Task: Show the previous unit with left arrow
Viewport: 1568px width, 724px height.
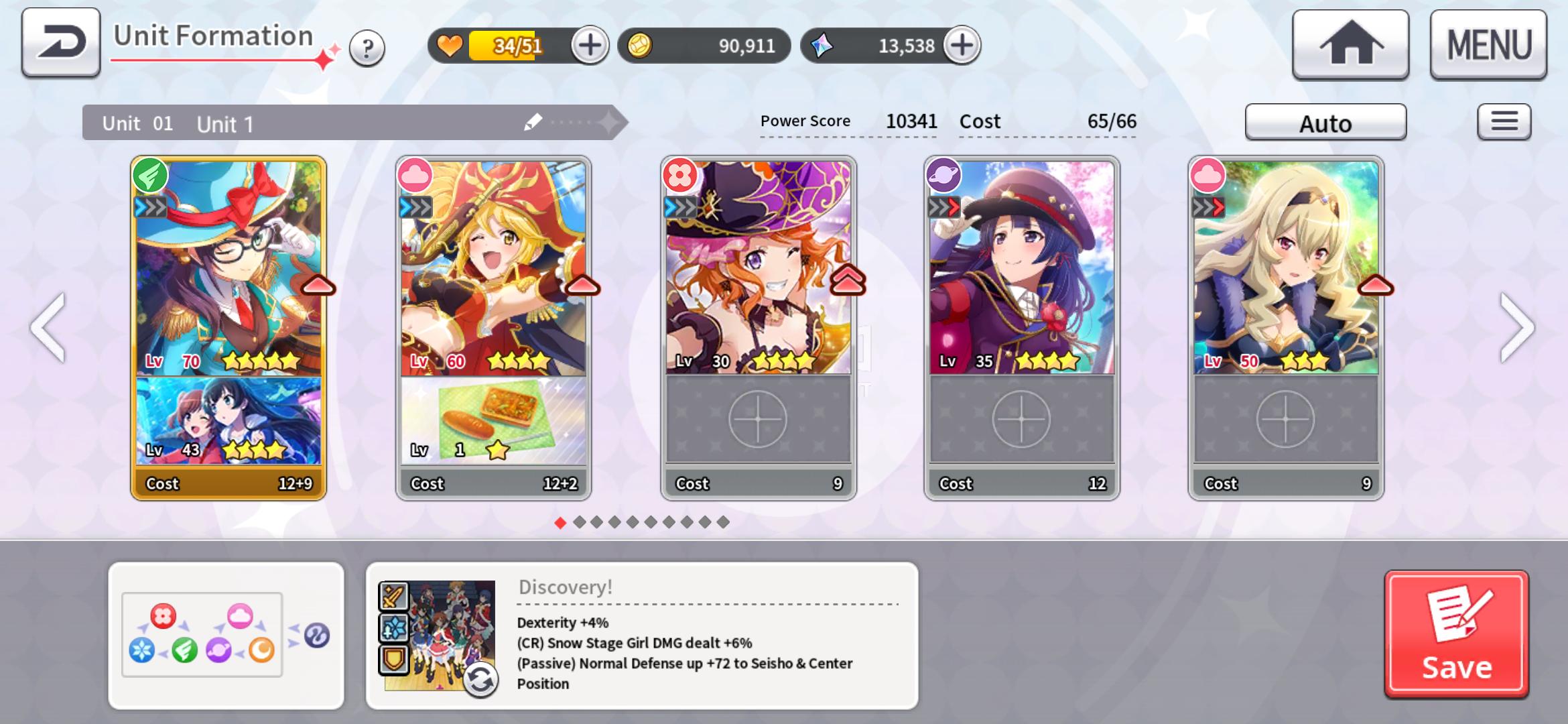Action: pyautogui.click(x=48, y=328)
